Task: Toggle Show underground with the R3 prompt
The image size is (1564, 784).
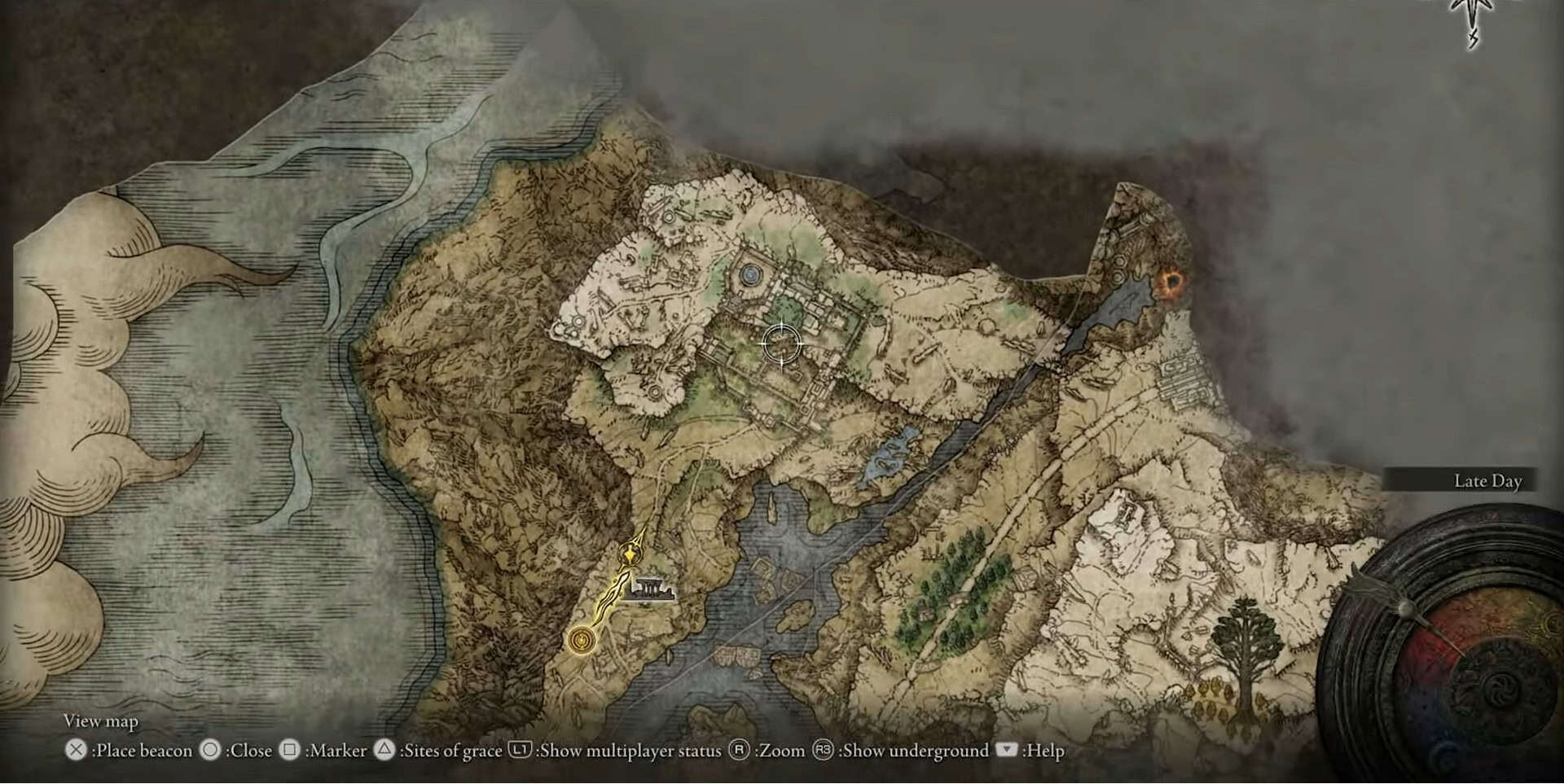Action: coord(822,750)
